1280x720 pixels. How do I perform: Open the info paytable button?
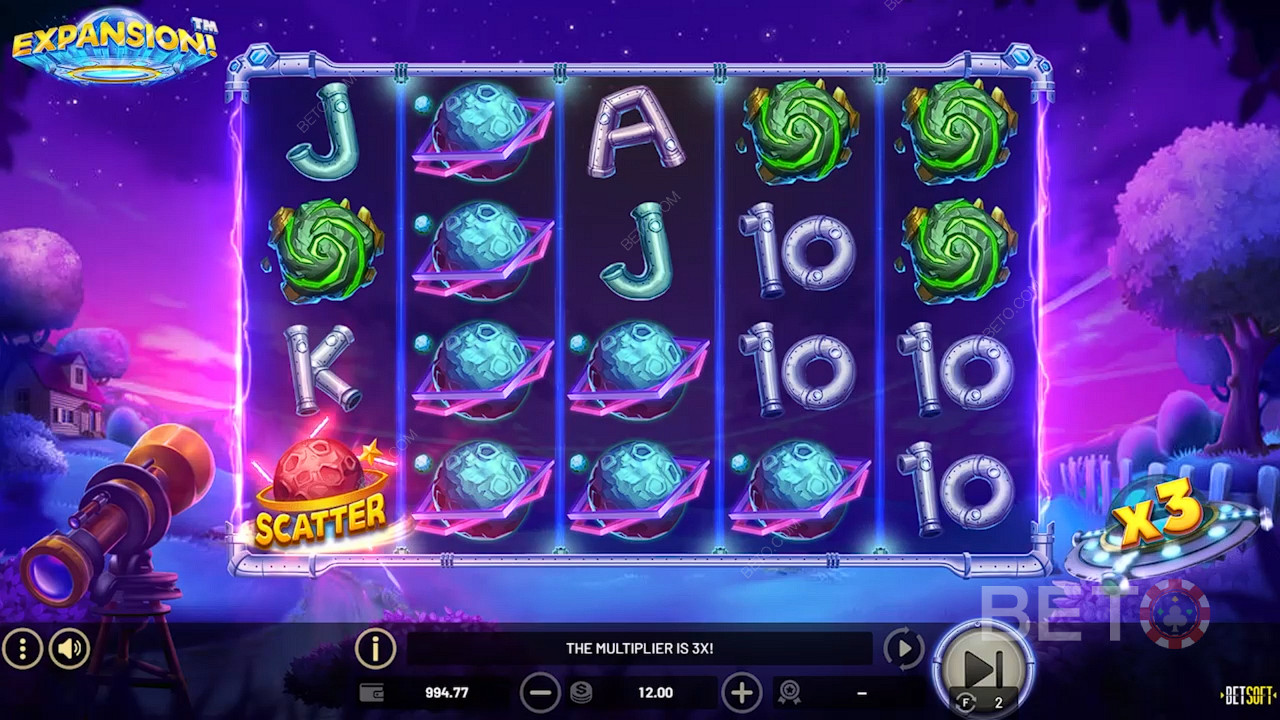tap(375, 650)
